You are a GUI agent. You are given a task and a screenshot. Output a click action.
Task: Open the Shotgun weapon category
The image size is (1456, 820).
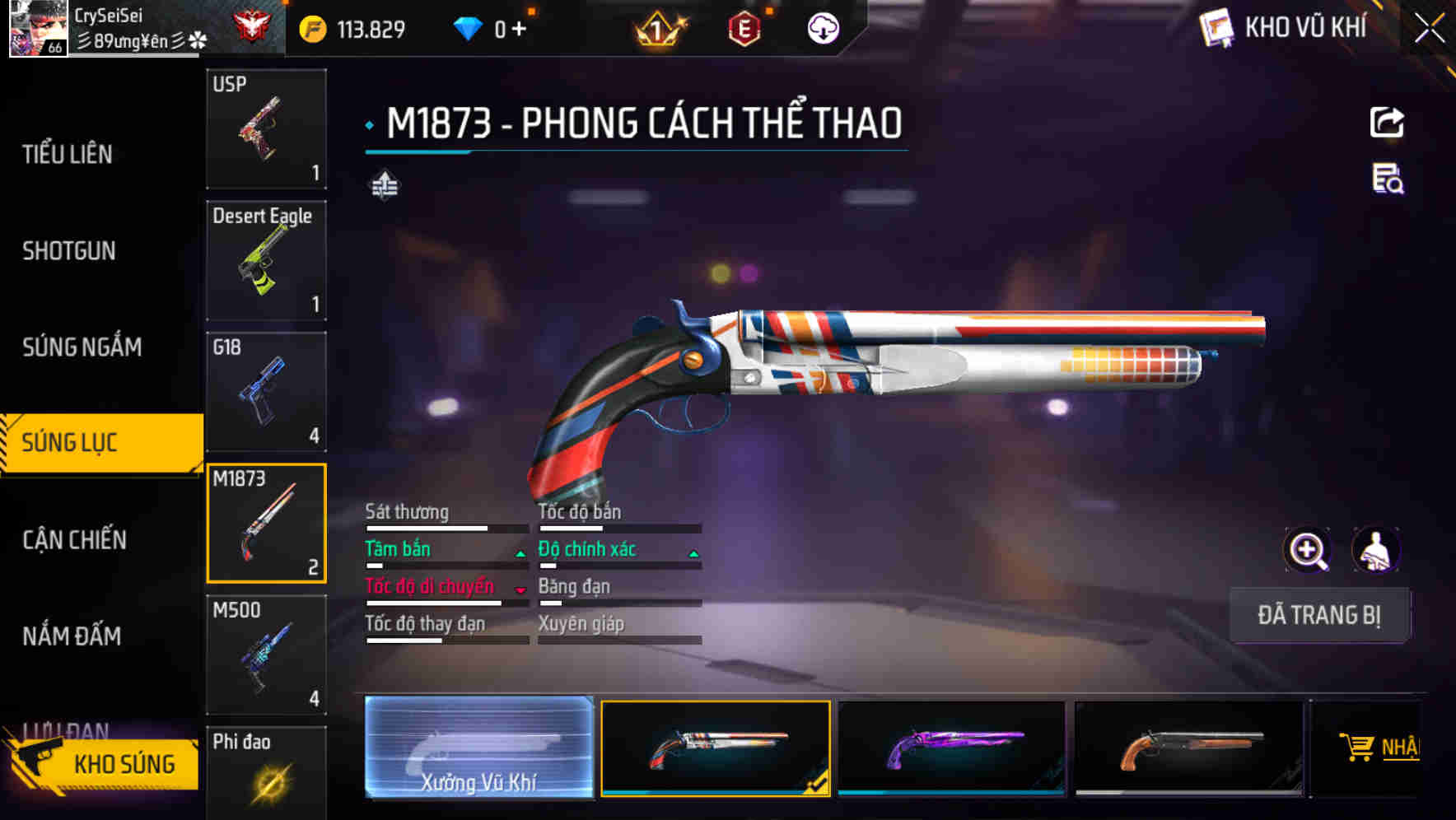tap(69, 250)
